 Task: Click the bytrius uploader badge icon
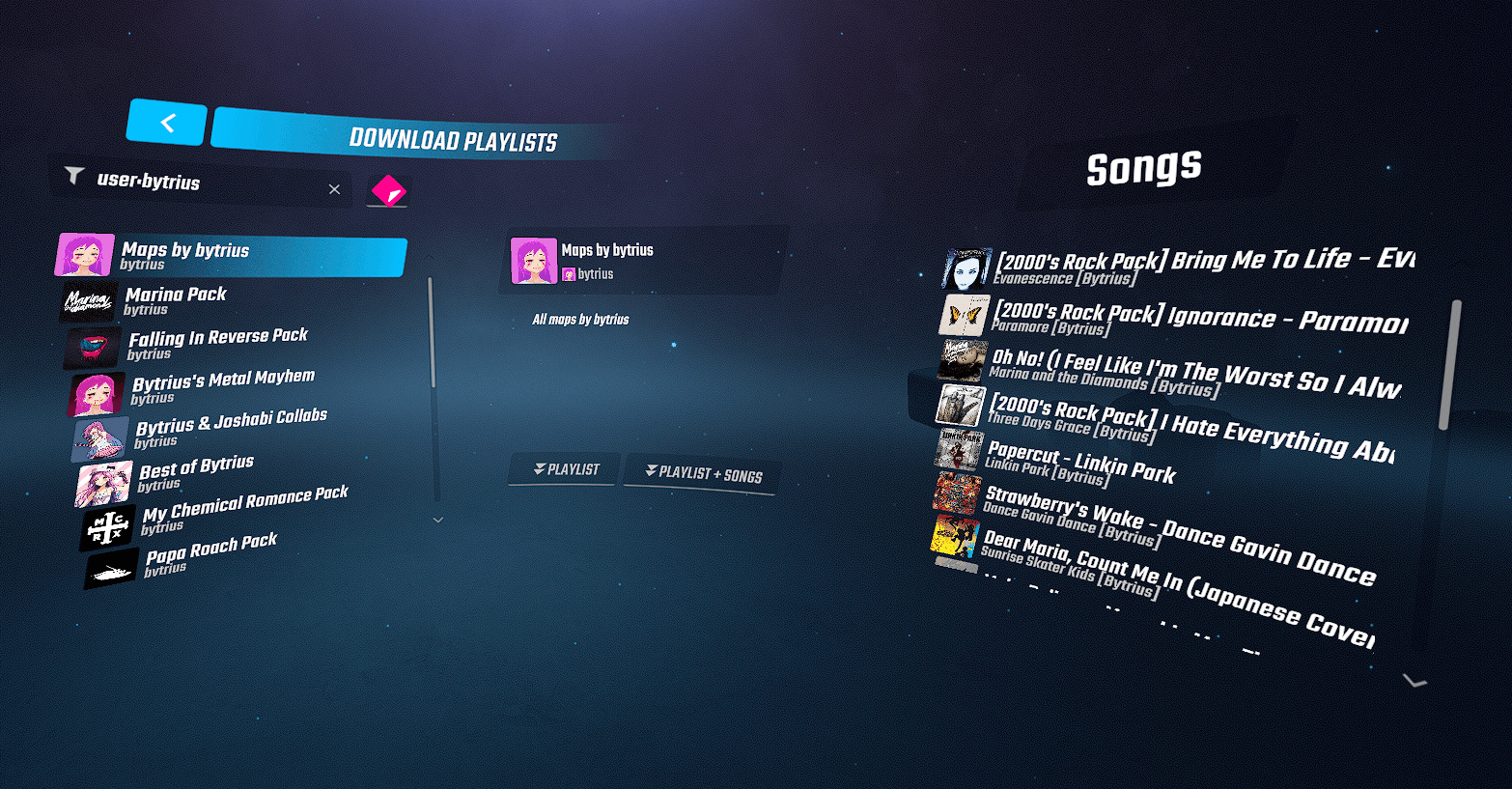569,274
